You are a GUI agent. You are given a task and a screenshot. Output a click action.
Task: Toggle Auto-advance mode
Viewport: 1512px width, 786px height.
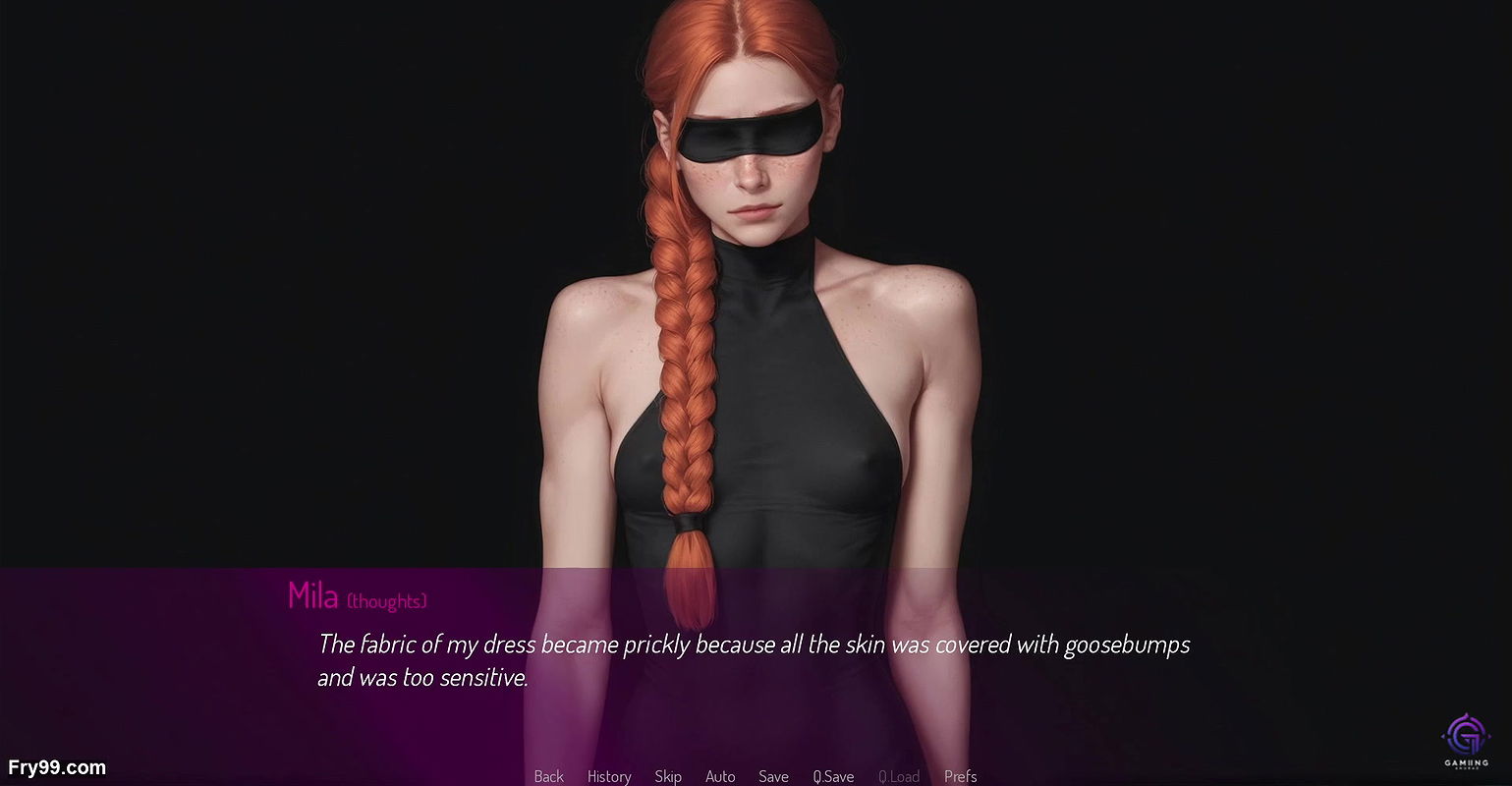[720, 776]
